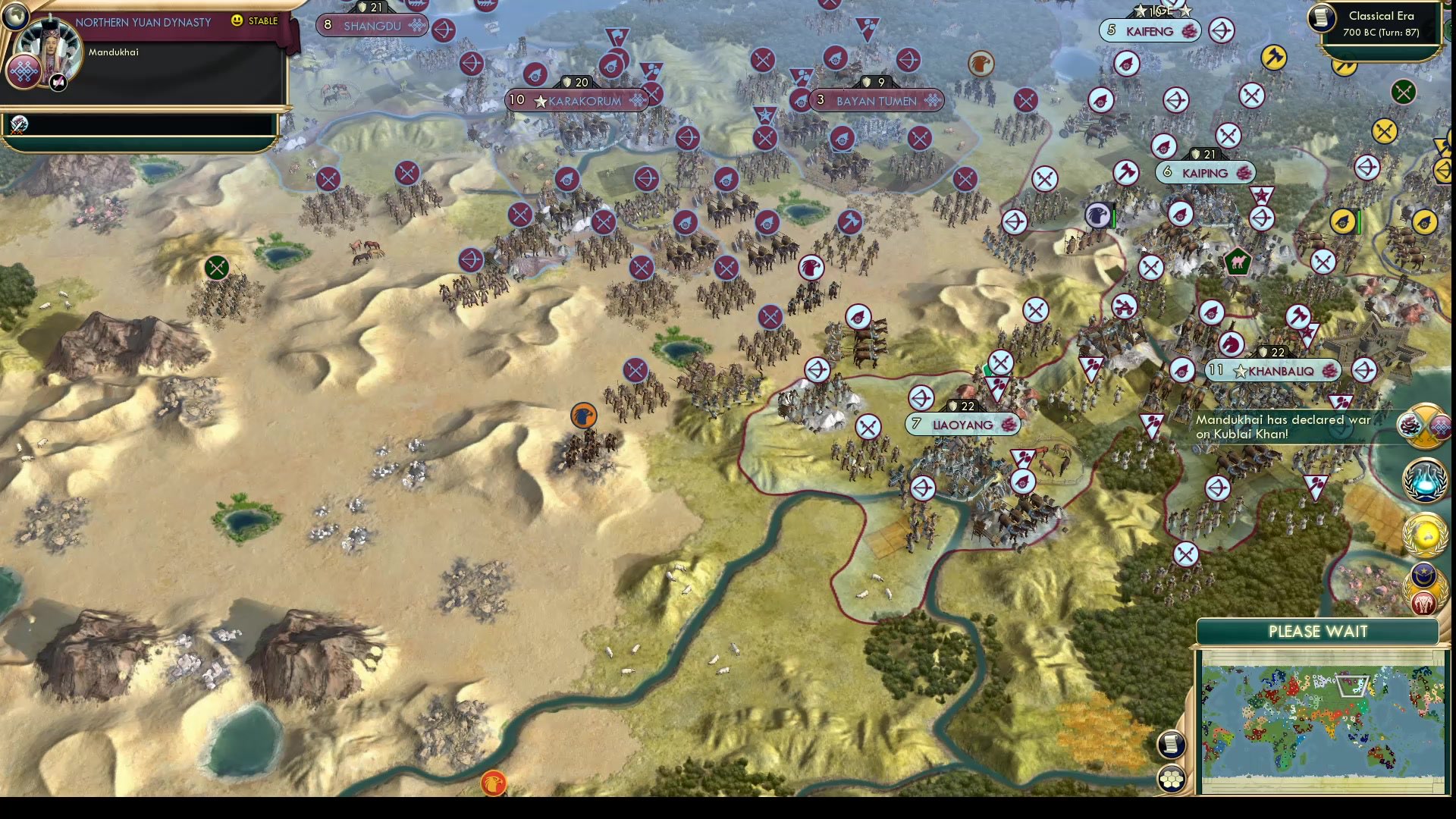Toggle the green worker action icon near Shangdu
Viewport: 1456px width, 819px height.
[216, 267]
